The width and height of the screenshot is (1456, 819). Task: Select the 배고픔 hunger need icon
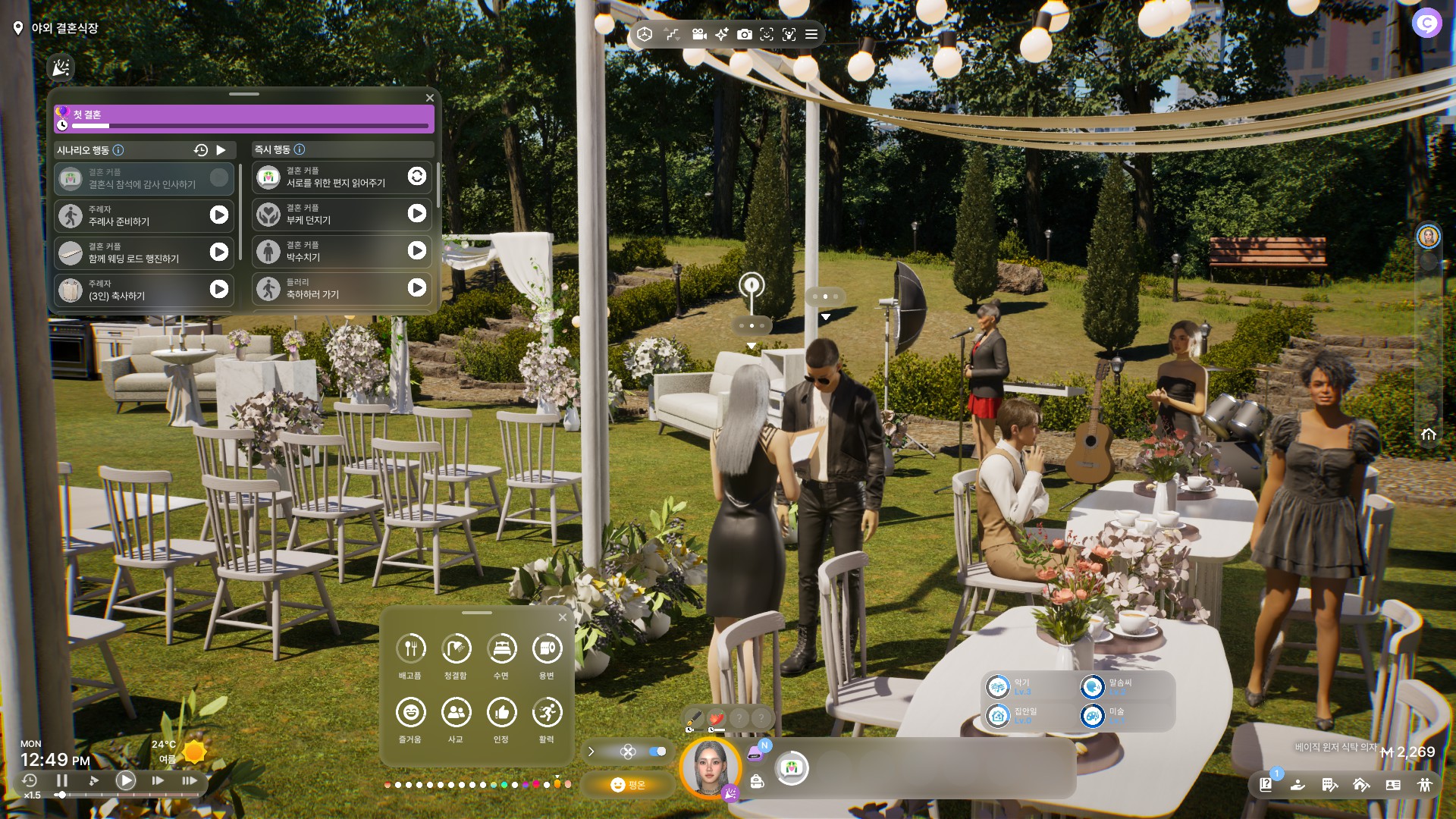[x=410, y=649]
